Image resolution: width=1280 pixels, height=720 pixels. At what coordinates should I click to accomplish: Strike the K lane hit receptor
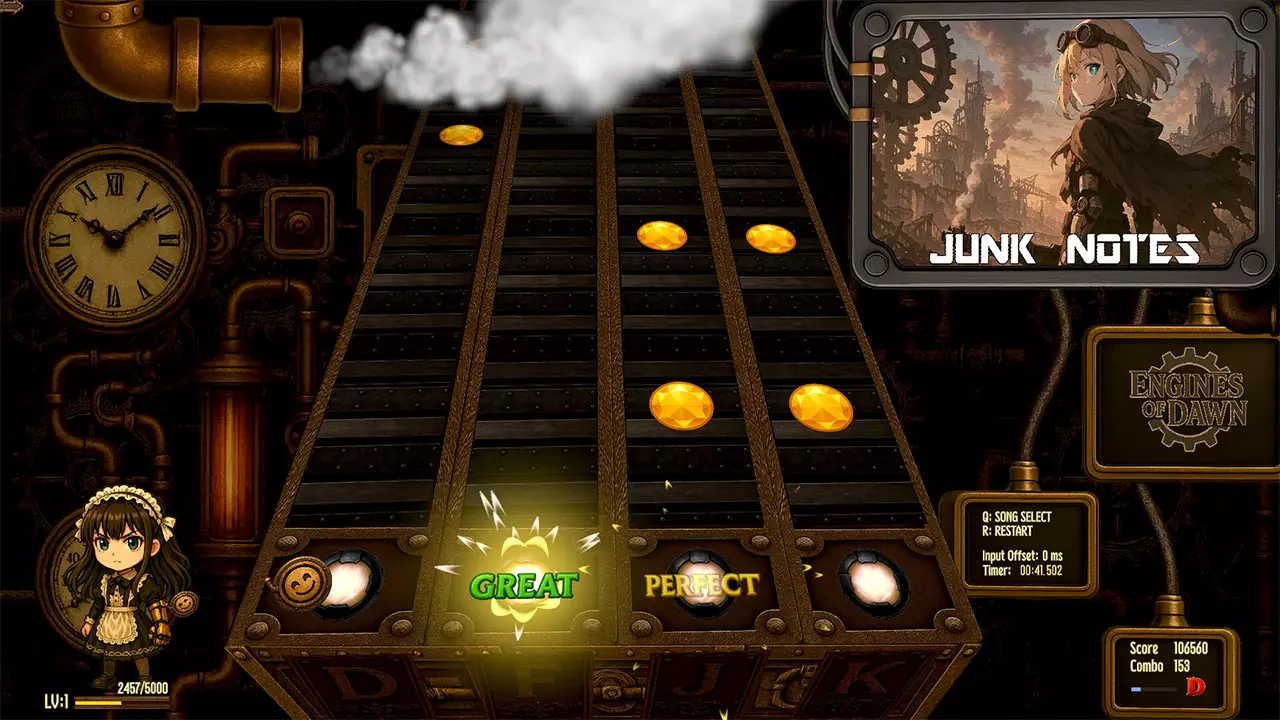pyautogui.click(x=873, y=582)
